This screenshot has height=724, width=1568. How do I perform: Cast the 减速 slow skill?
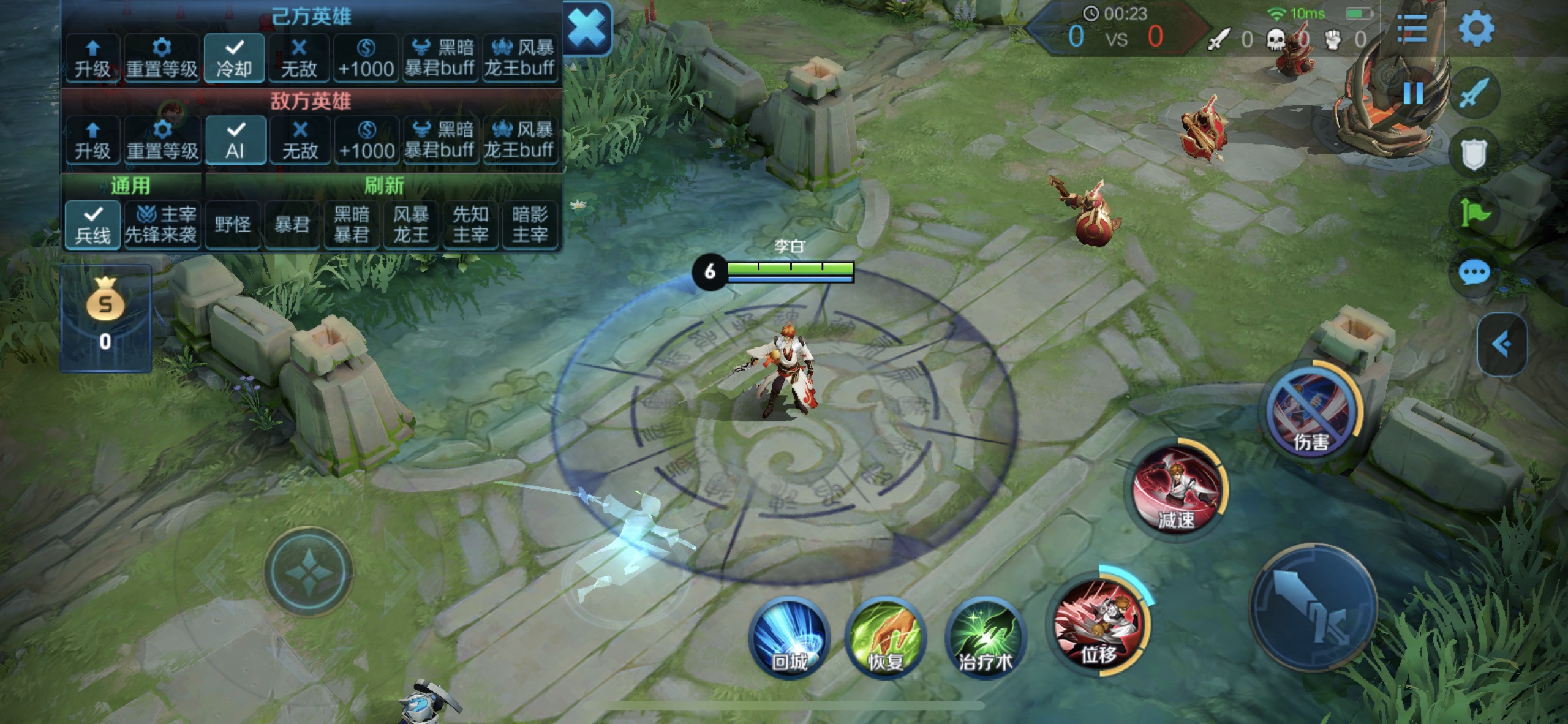1177,490
